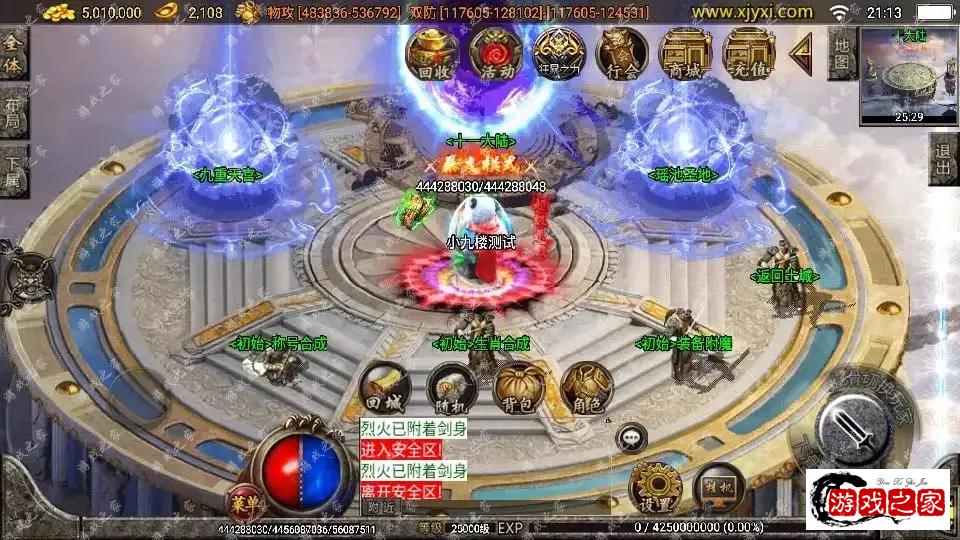Select the 下属 subordinates tab
Image resolution: width=960 pixels, height=540 pixels.
(x=13, y=168)
